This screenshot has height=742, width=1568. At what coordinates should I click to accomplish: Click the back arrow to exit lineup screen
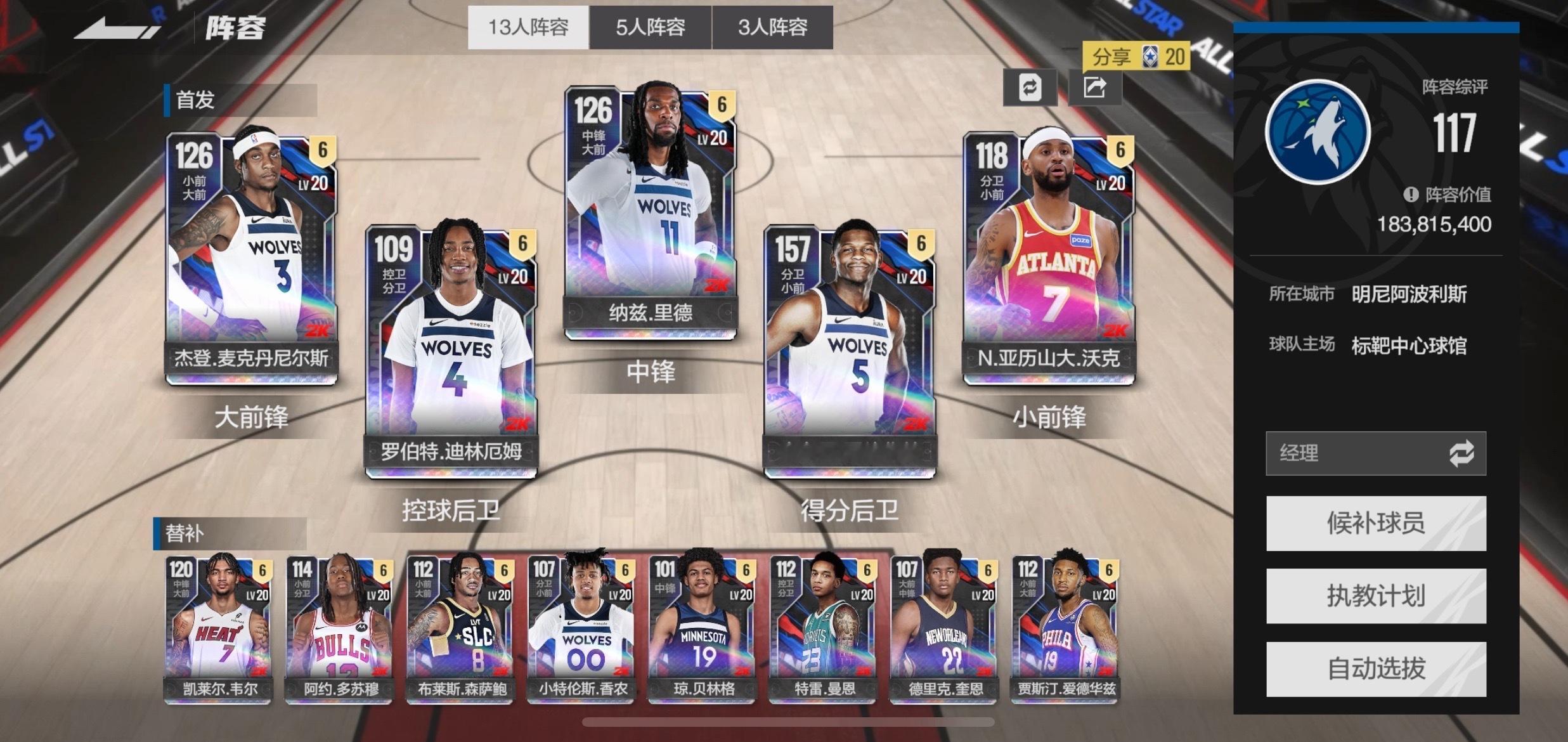pyautogui.click(x=117, y=27)
